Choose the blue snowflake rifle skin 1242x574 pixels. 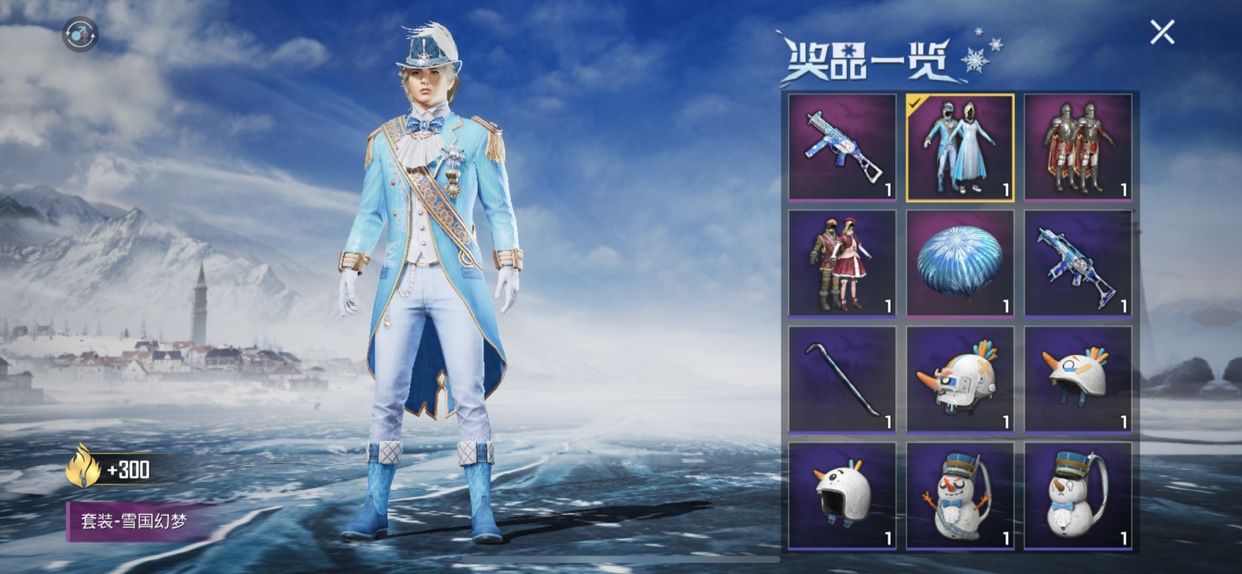click(1078, 263)
